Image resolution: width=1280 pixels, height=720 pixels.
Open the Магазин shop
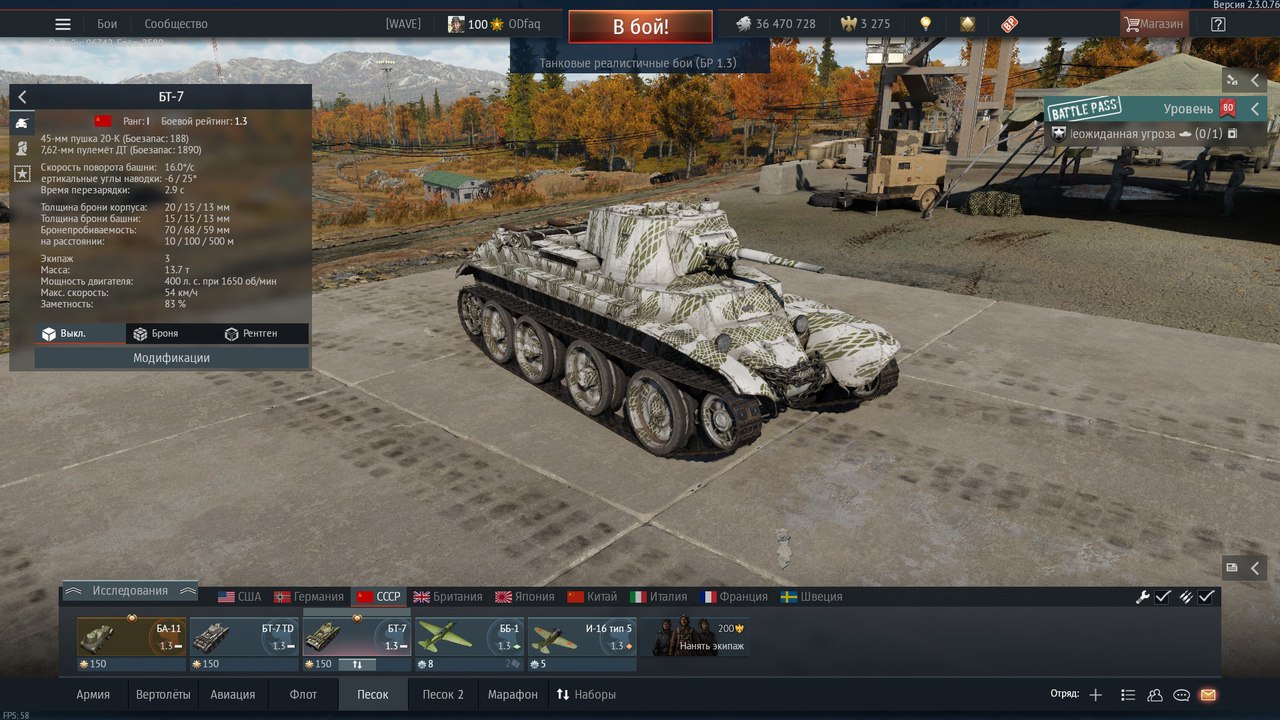[1153, 24]
